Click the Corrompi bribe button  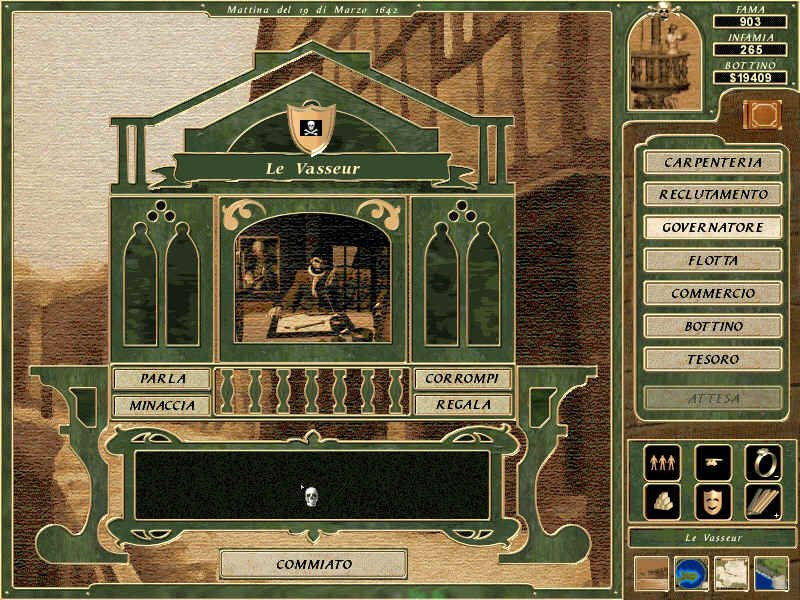(463, 379)
